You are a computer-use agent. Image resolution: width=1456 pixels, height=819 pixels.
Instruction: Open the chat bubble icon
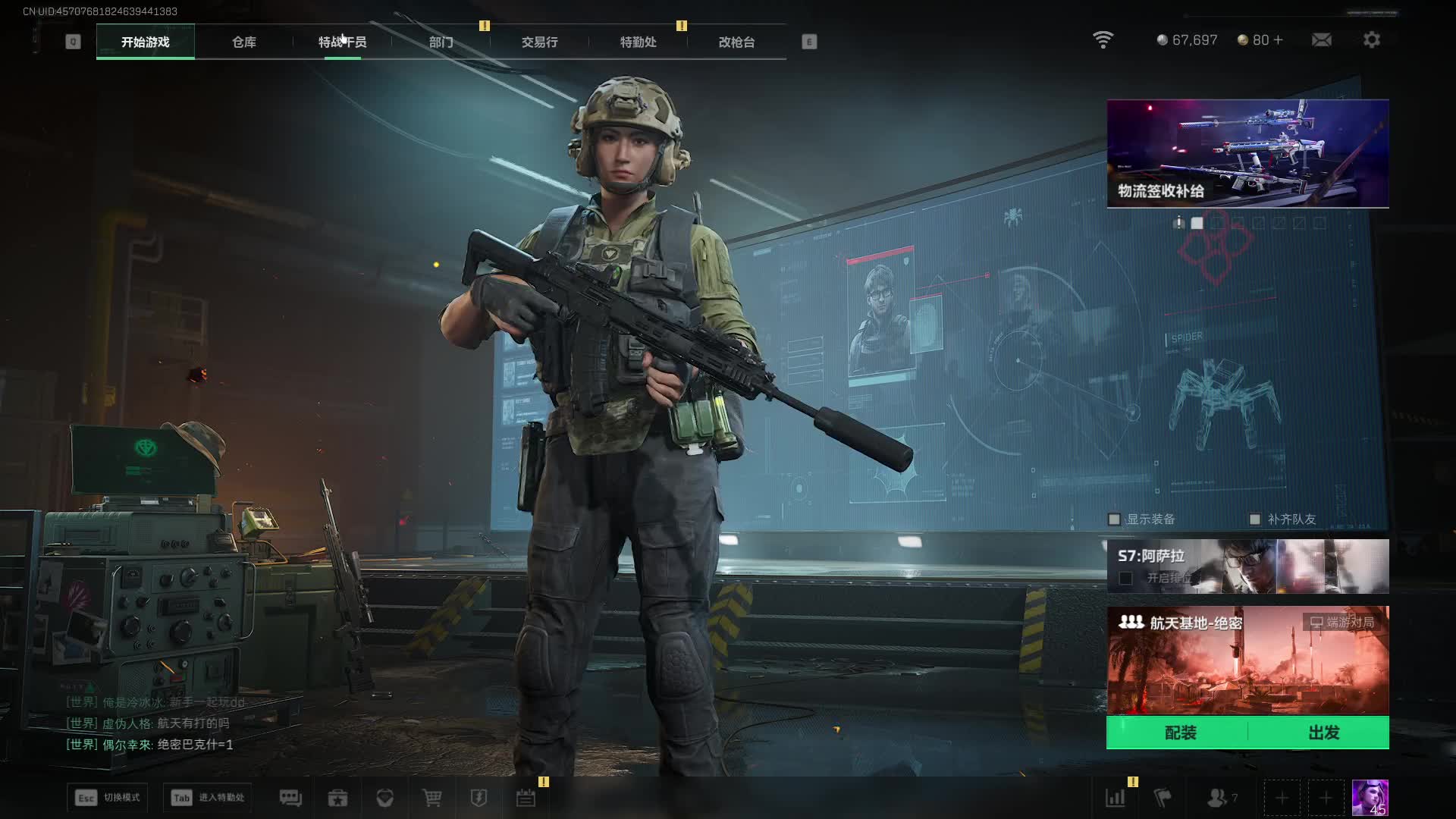(x=290, y=798)
